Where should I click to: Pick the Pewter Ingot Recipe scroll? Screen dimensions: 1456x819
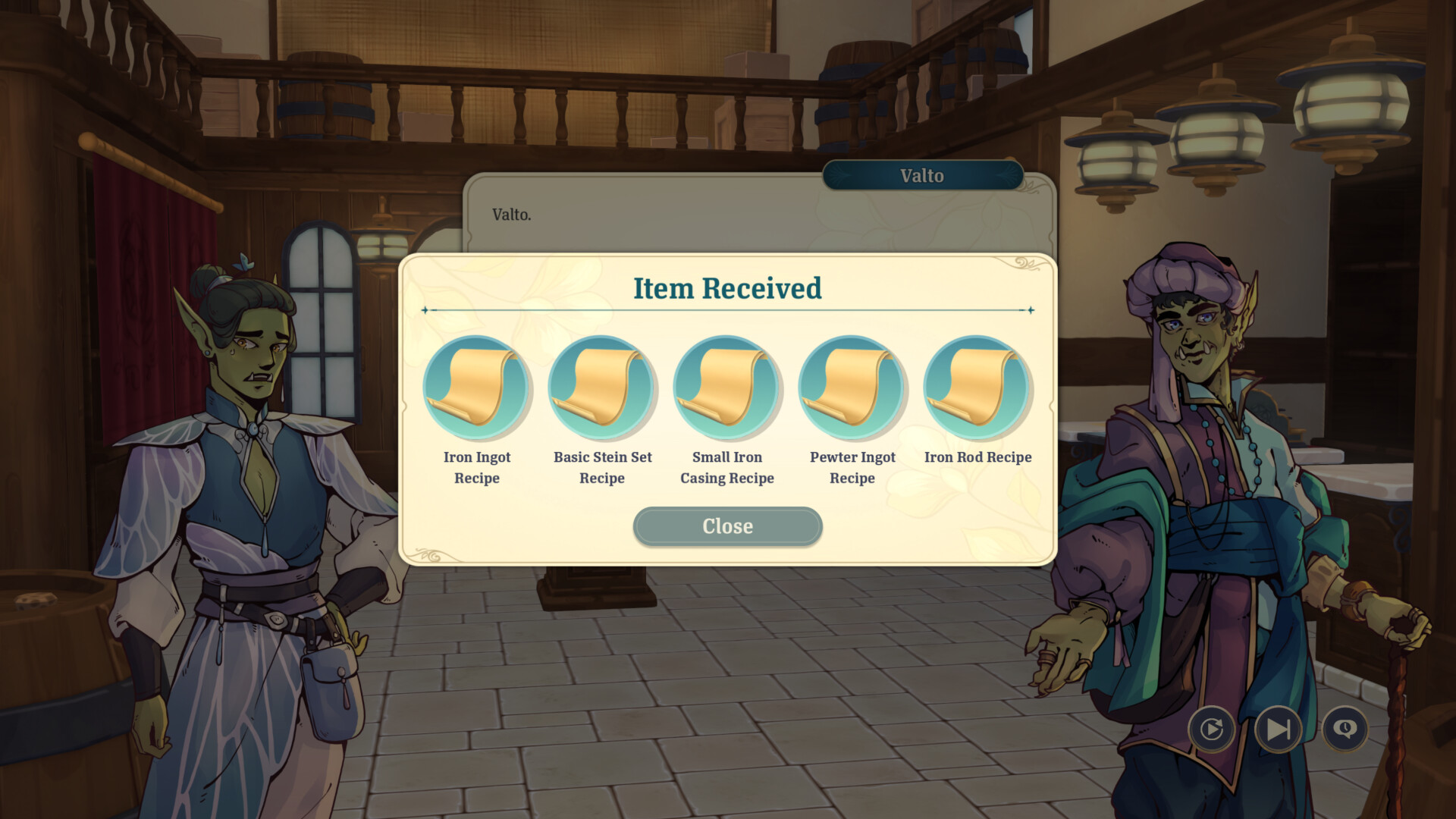coord(852,388)
